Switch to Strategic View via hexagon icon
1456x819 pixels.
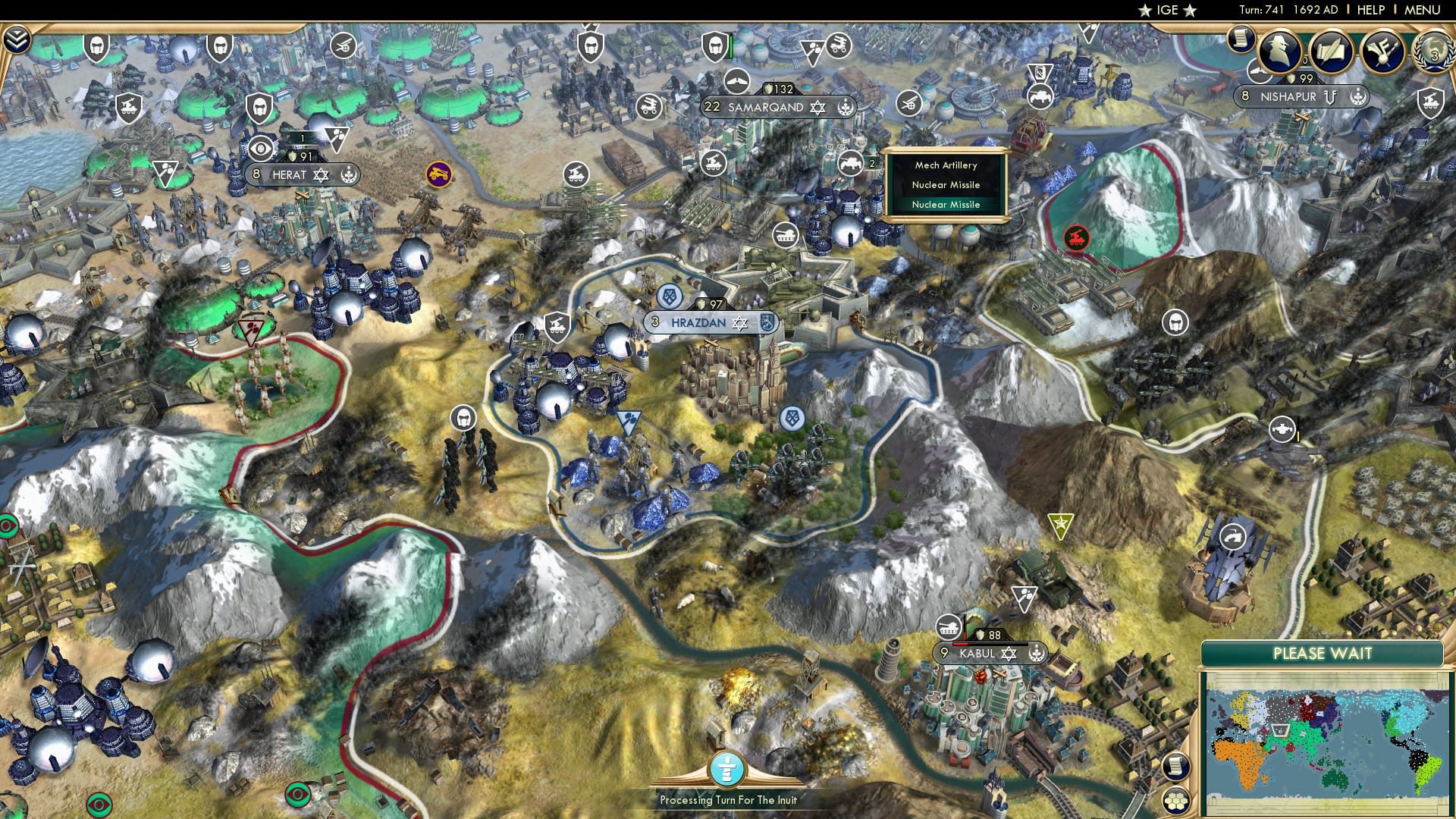click(1175, 802)
